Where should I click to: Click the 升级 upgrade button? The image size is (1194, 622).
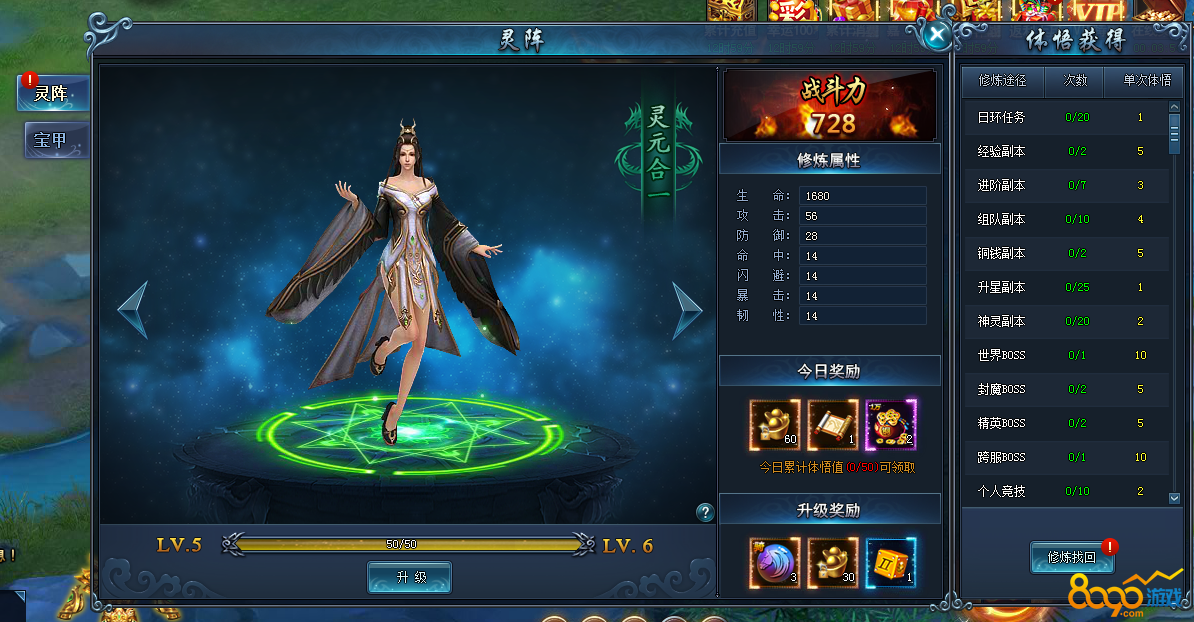coord(410,577)
